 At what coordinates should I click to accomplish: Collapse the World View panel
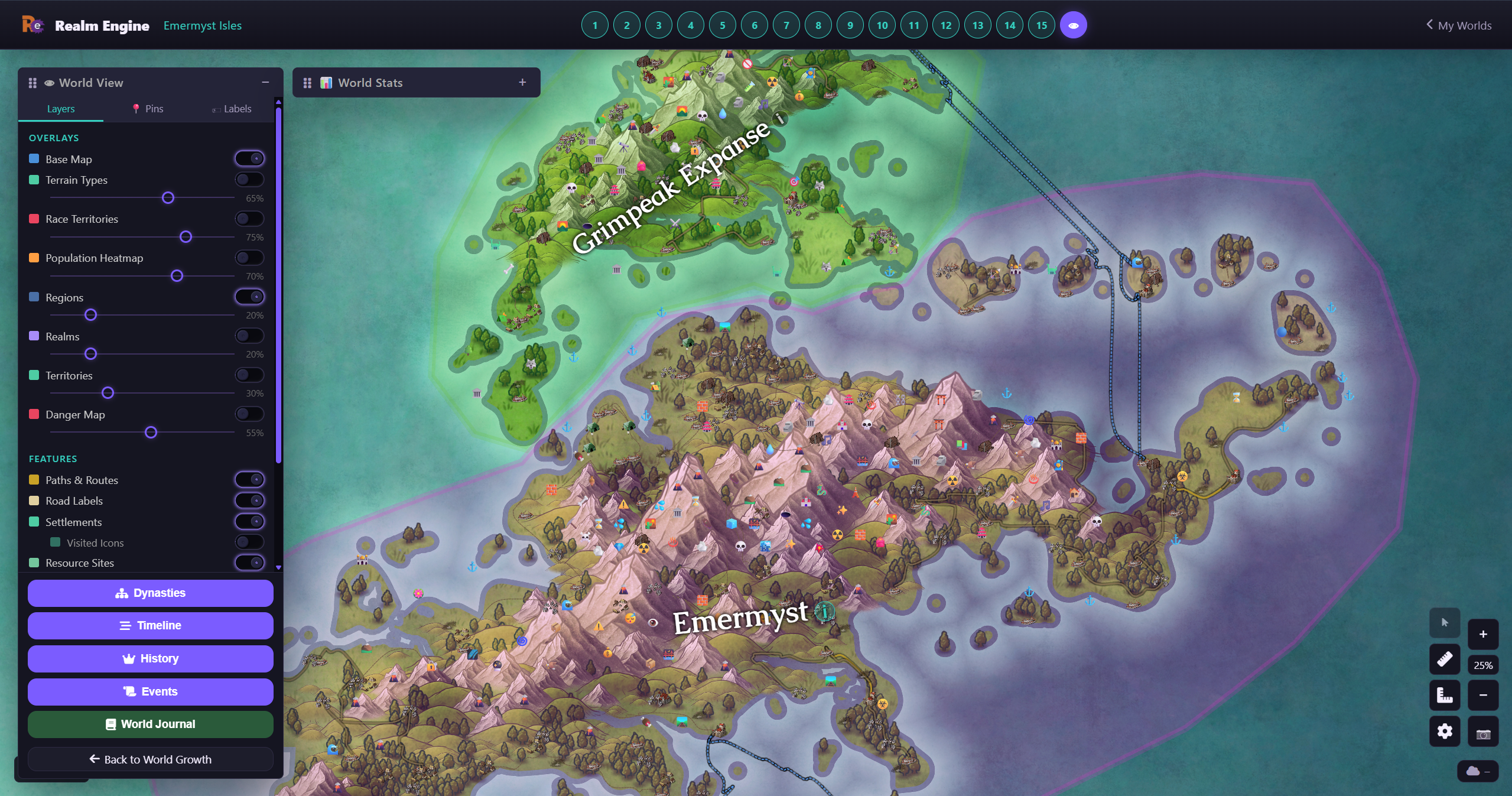[265, 82]
